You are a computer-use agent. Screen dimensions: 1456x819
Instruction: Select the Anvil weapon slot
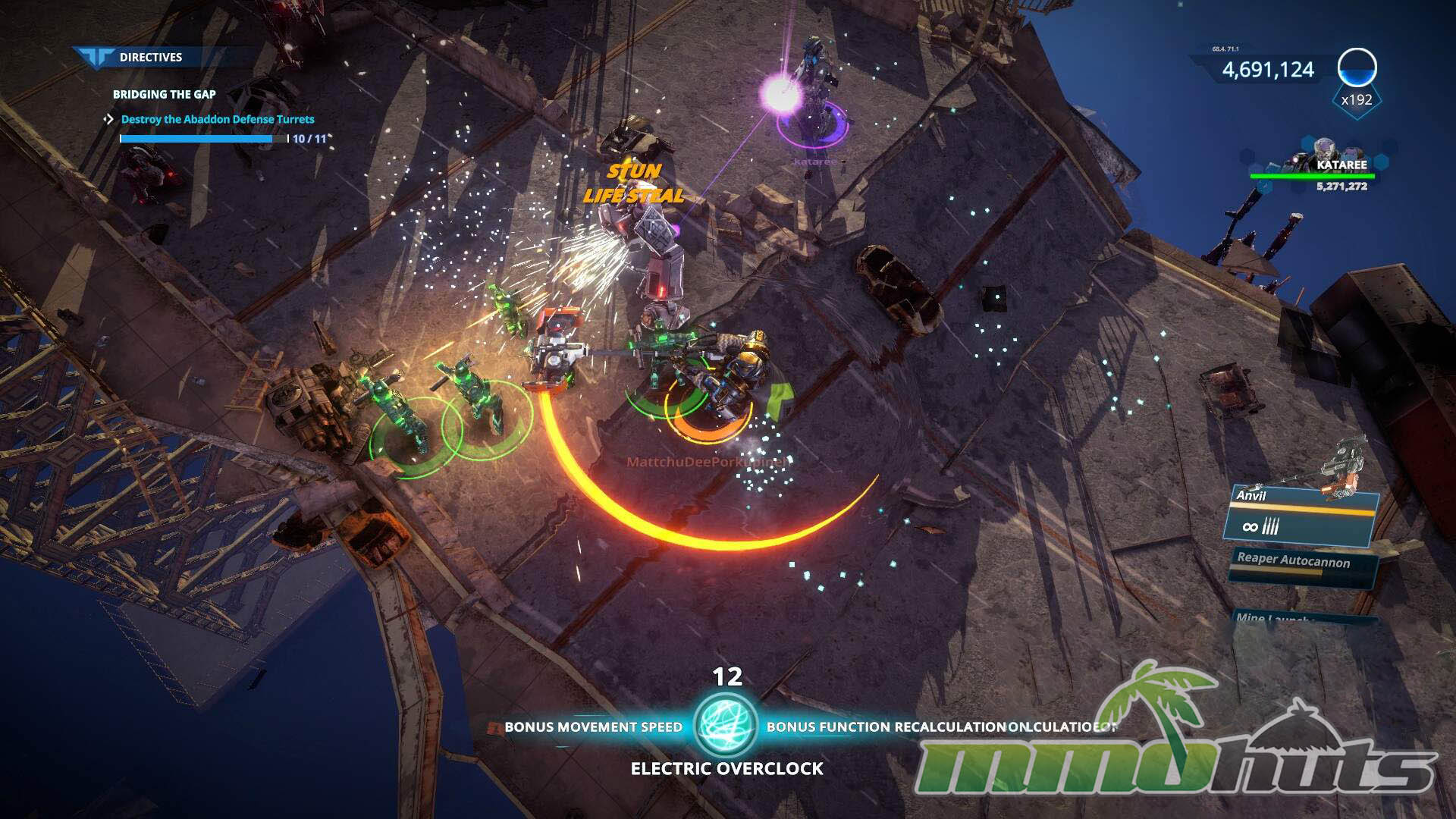click(x=1300, y=517)
